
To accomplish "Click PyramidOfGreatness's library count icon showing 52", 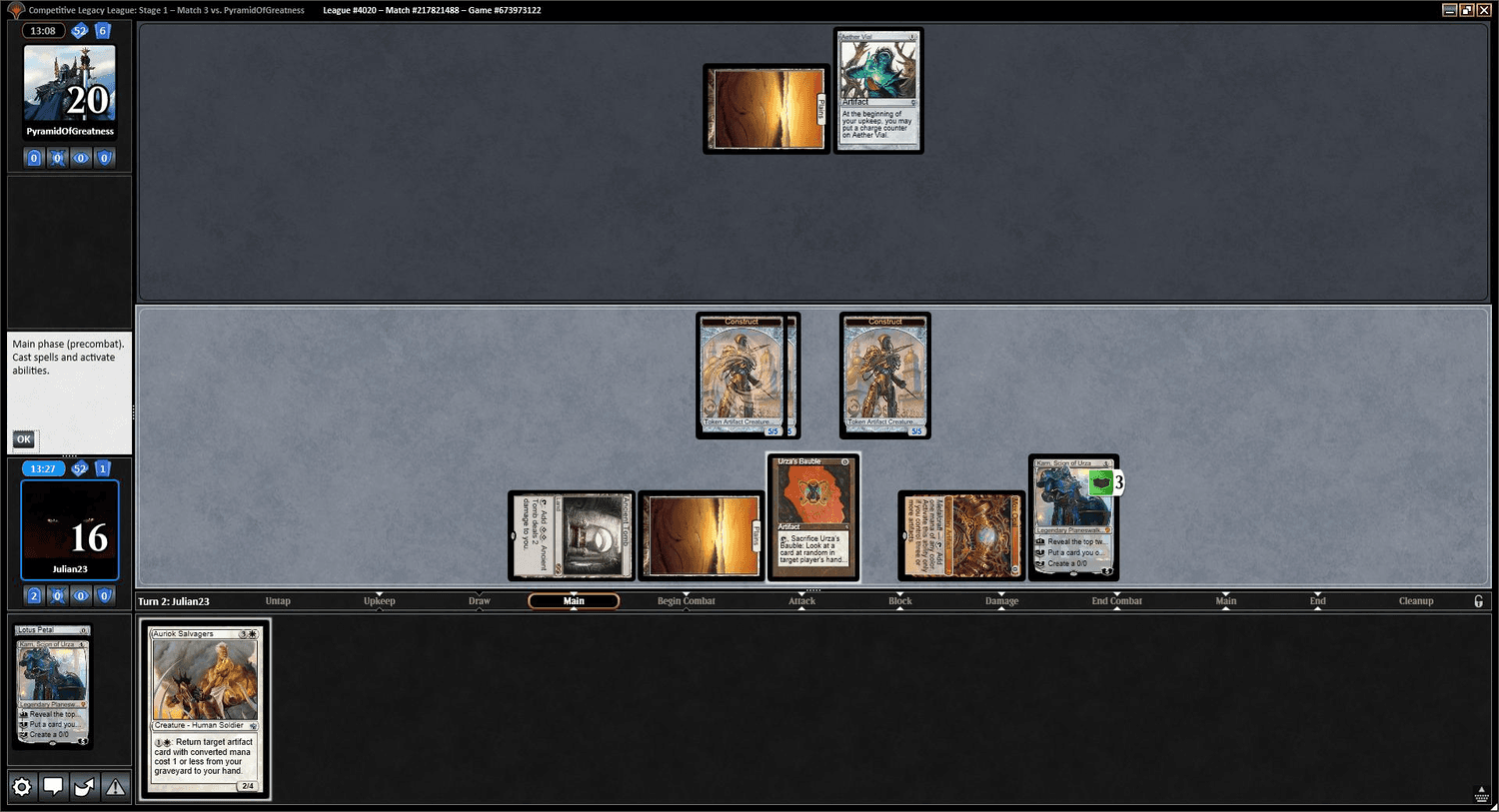I will tap(78, 30).
